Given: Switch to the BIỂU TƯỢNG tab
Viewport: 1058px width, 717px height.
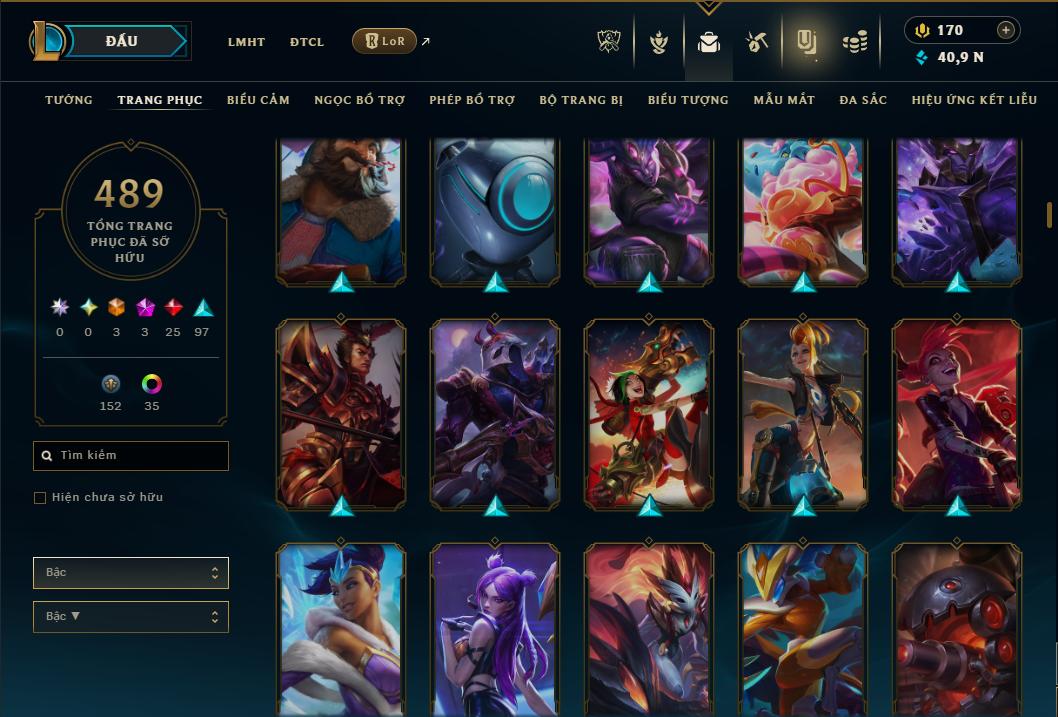Looking at the screenshot, I should 688,100.
